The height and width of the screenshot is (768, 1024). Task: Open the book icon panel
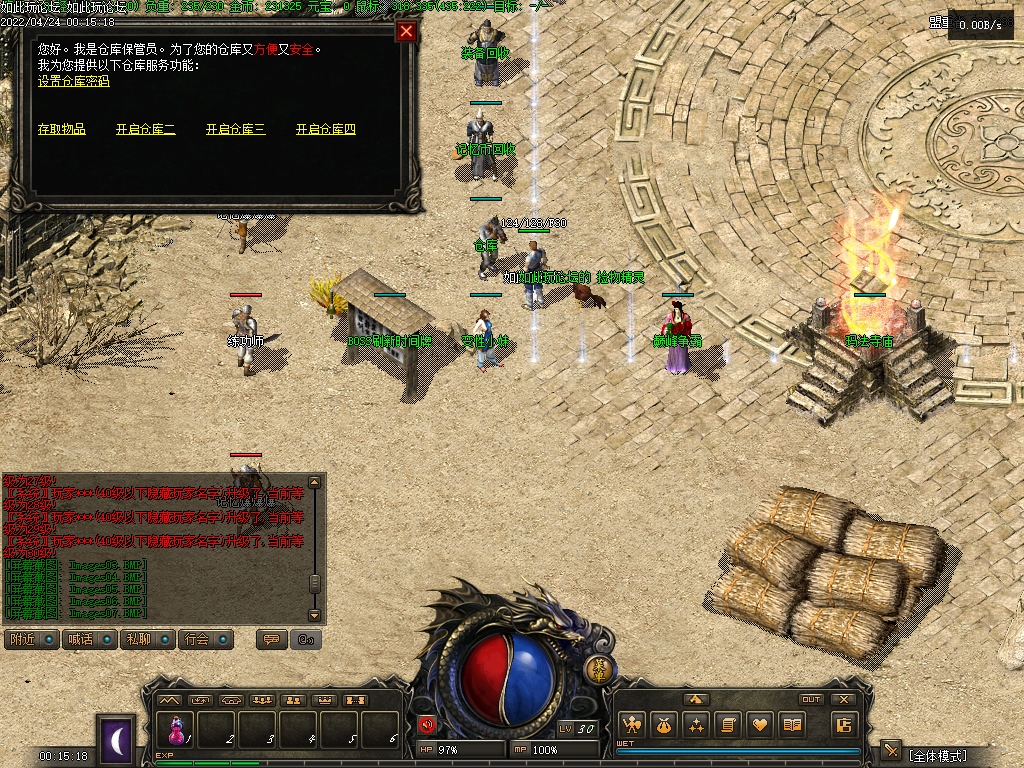[x=792, y=725]
